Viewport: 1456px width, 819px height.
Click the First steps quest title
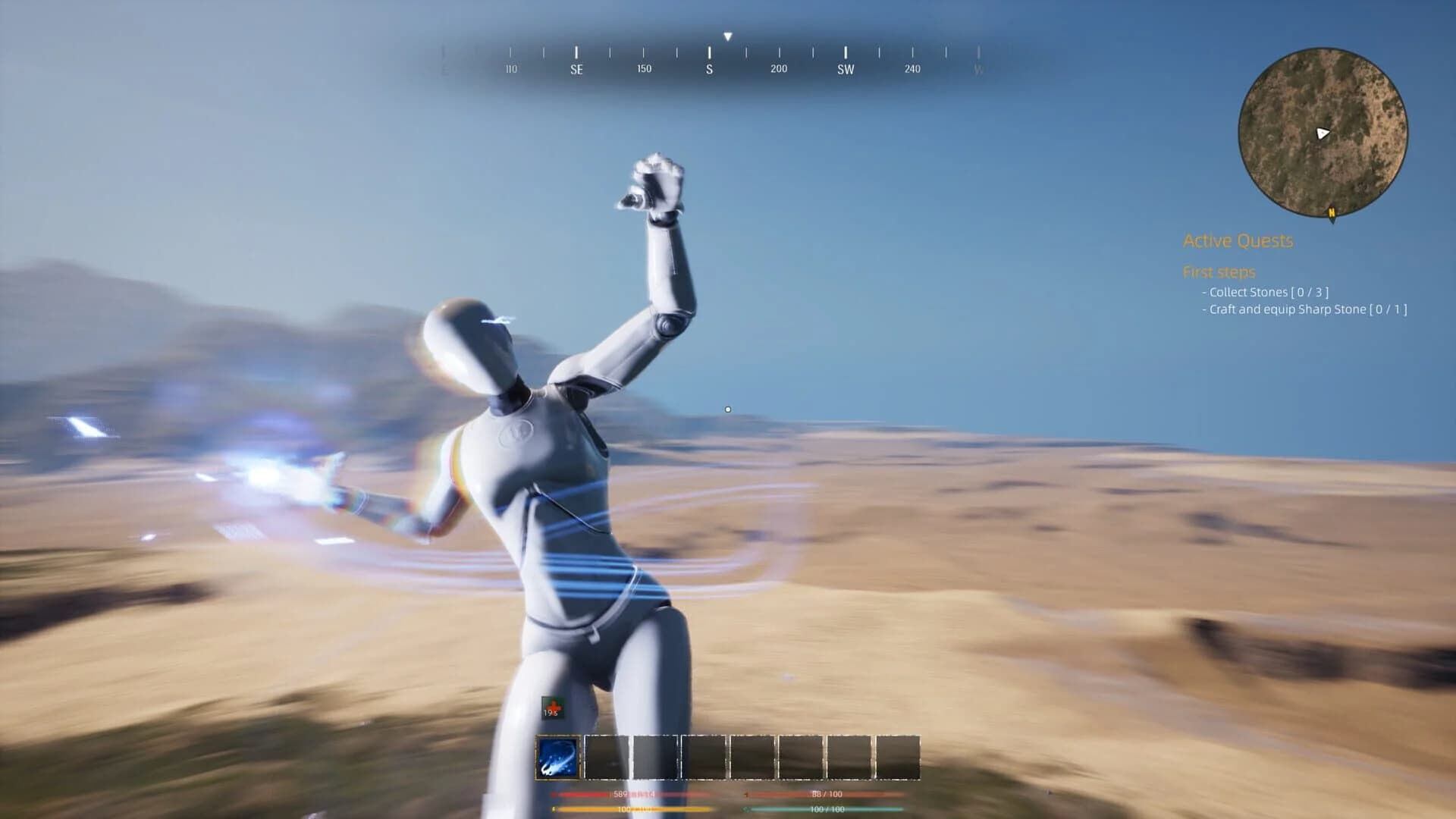coord(1220,272)
